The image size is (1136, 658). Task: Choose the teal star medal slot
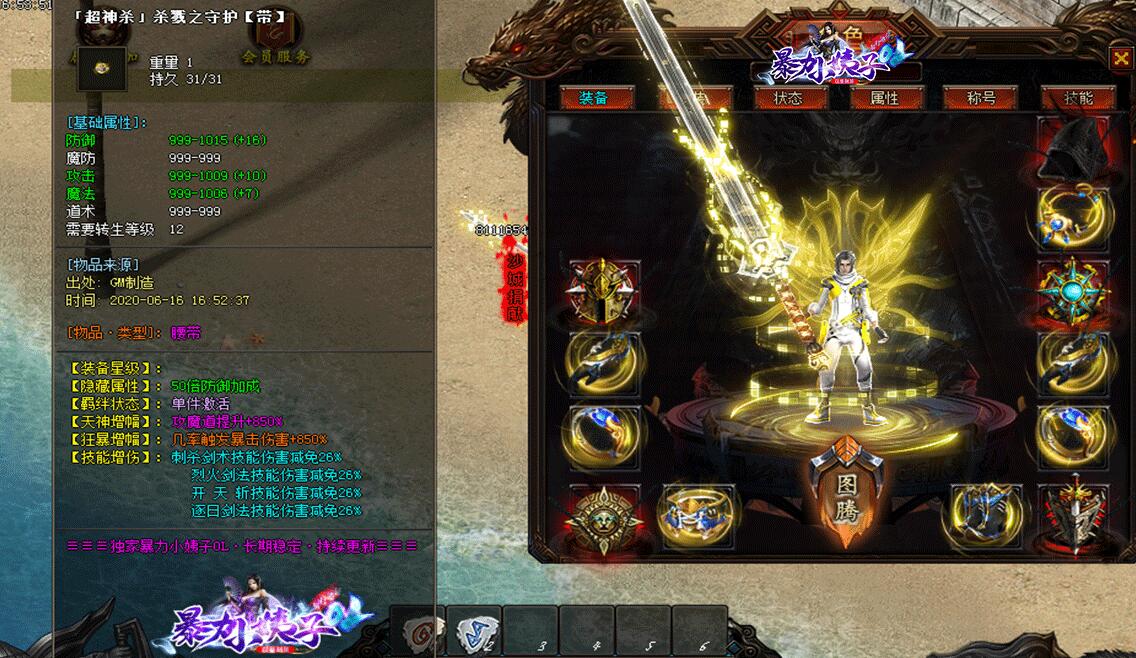click(1074, 291)
